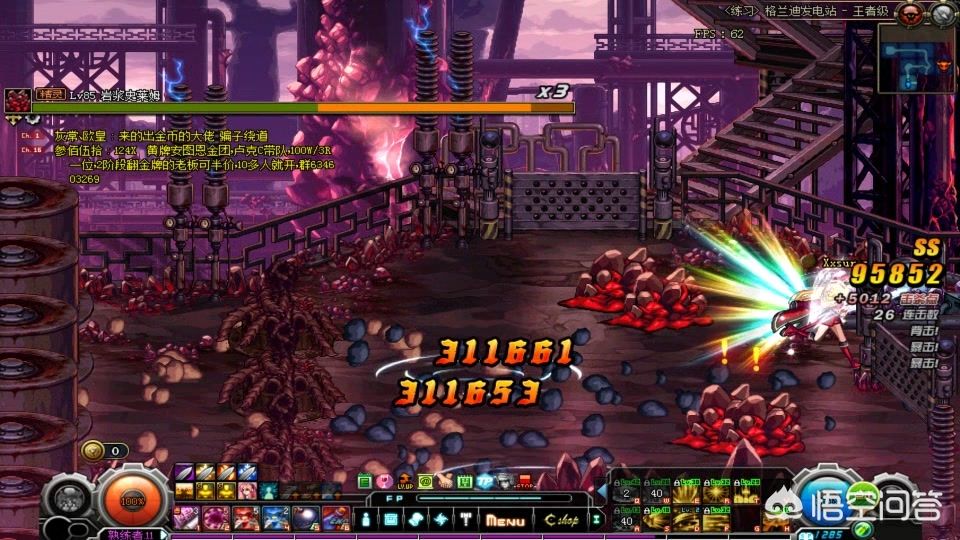
Task: Click the pink-haired character buff icon
Action: tap(246, 491)
